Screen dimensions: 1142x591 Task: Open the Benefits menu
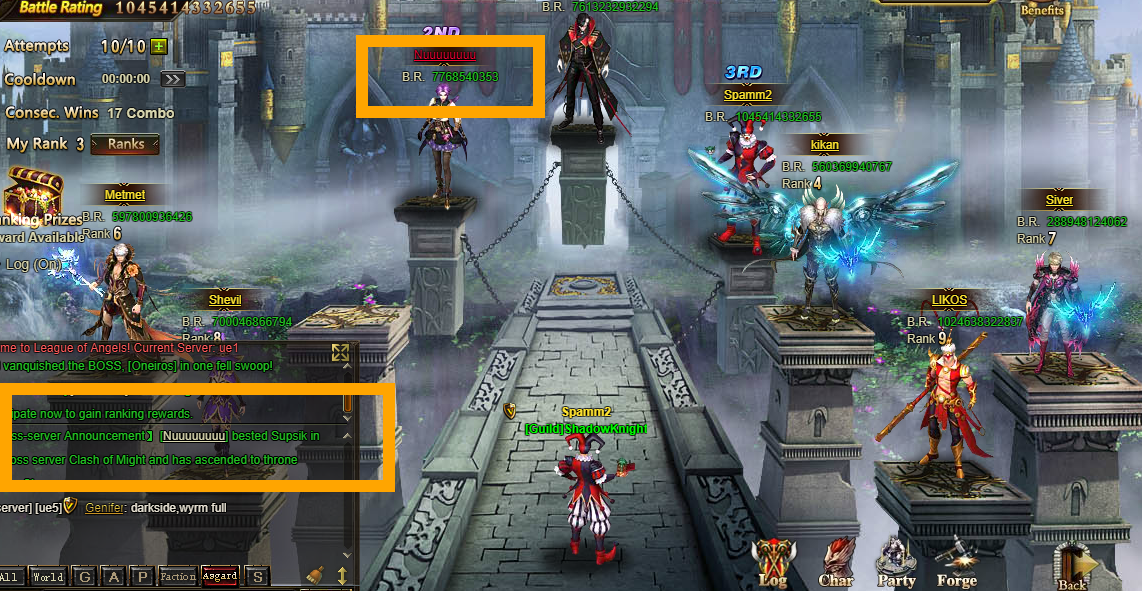1042,11
